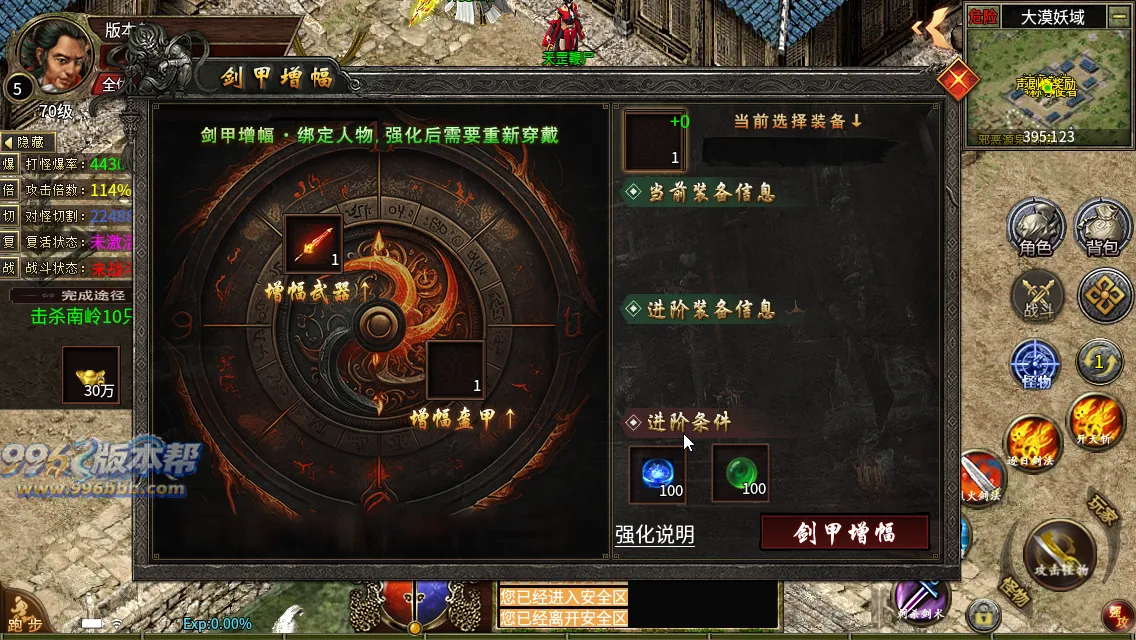
Task: Open the 背包 backpack
Action: pyautogui.click(x=1102, y=227)
